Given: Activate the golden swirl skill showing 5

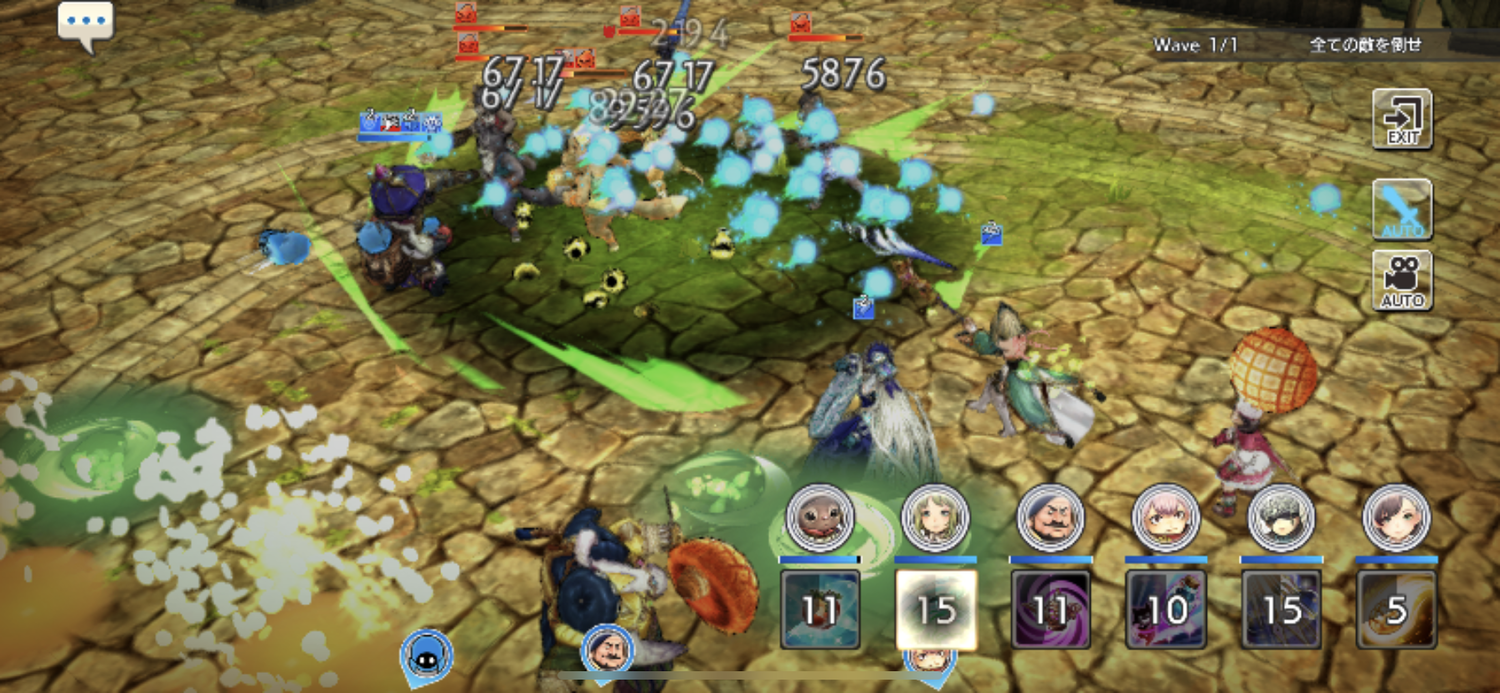Looking at the screenshot, I should coord(1397,609).
